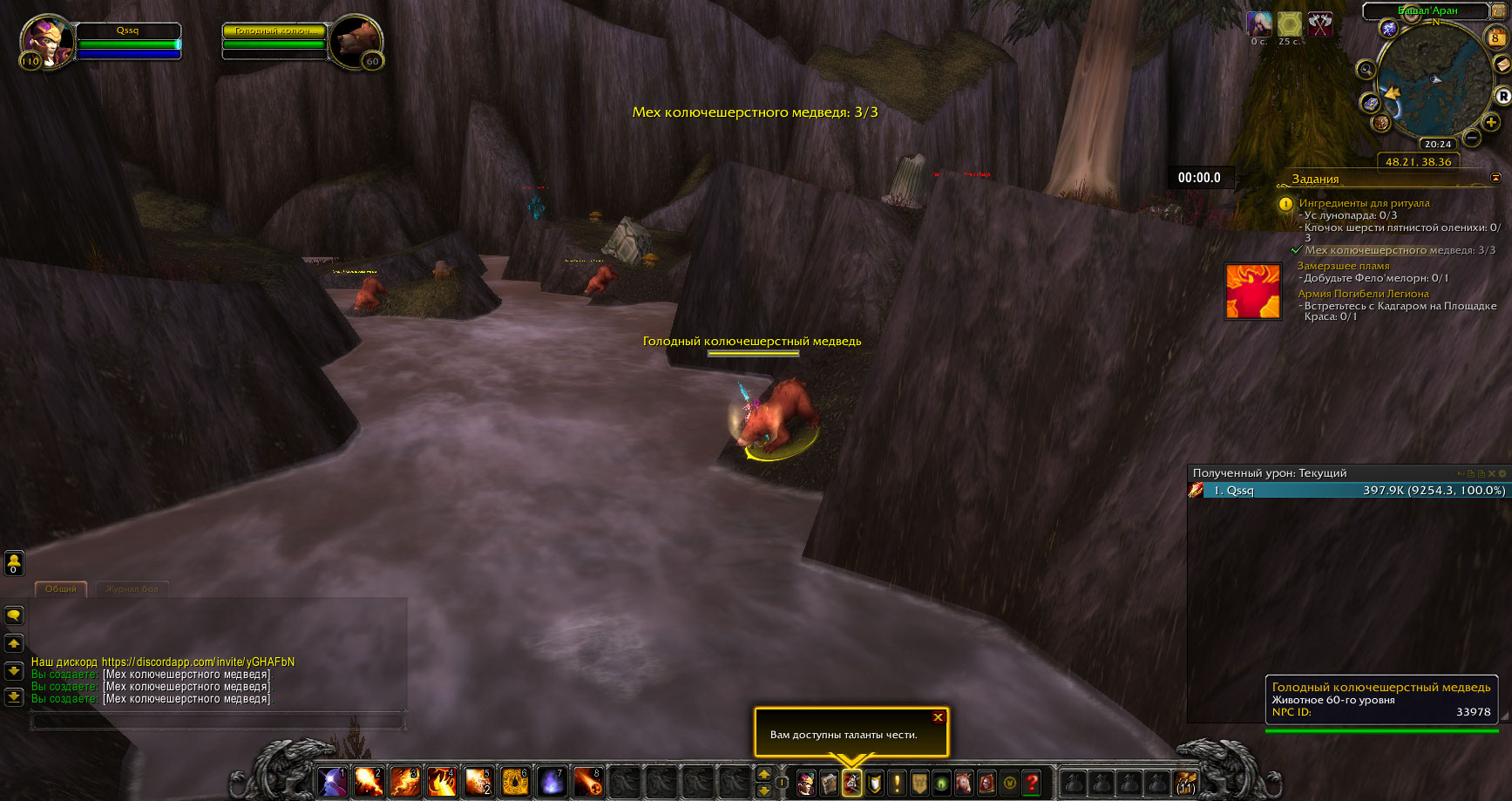Switch to the Журнал боя chat tab
Image resolution: width=1512 pixels, height=801 pixels.
click(132, 589)
